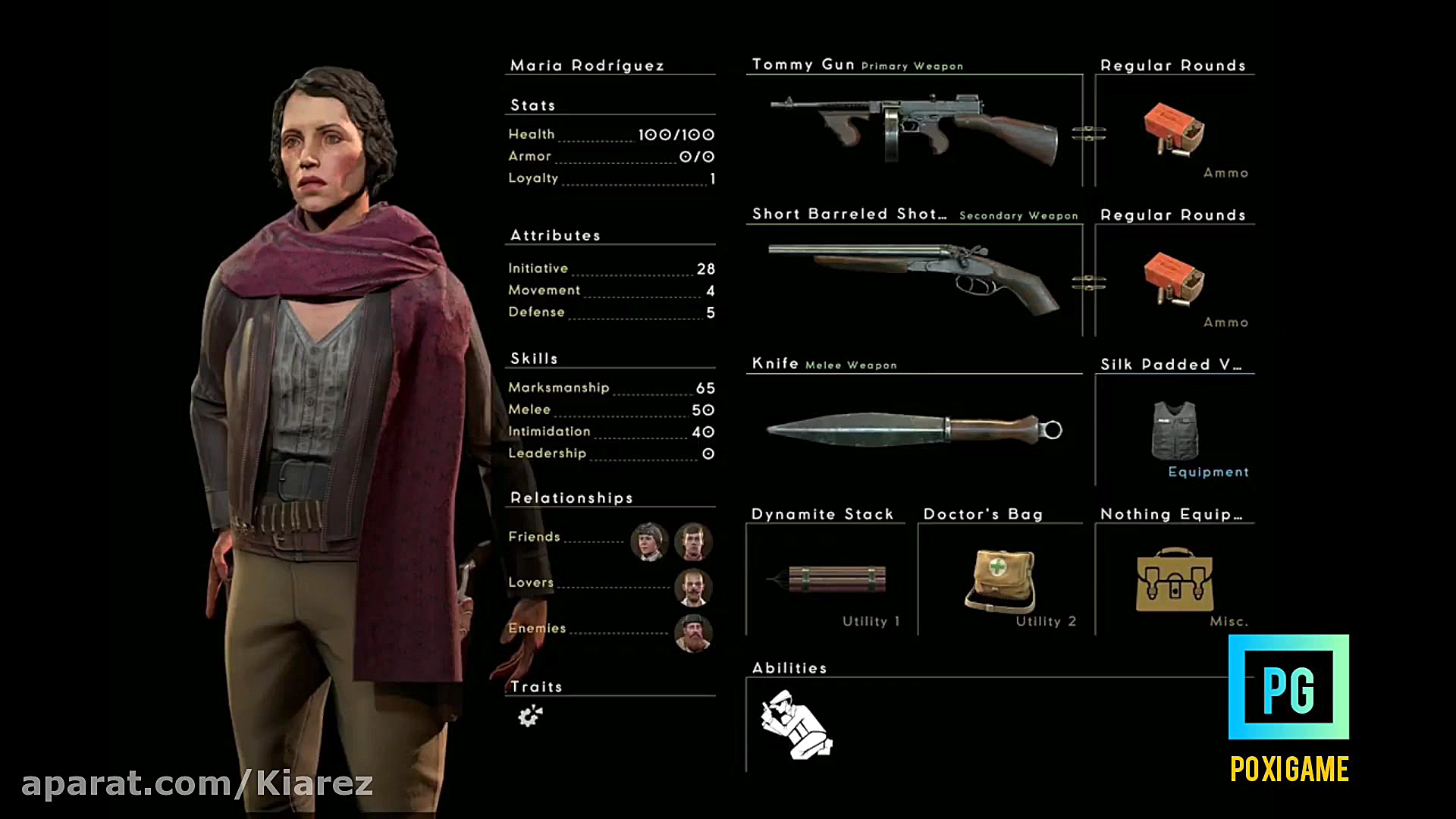Select the Dynamite Stack utility slot
Image resolution: width=1456 pixels, height=819 pixels.
pos(827,579)
